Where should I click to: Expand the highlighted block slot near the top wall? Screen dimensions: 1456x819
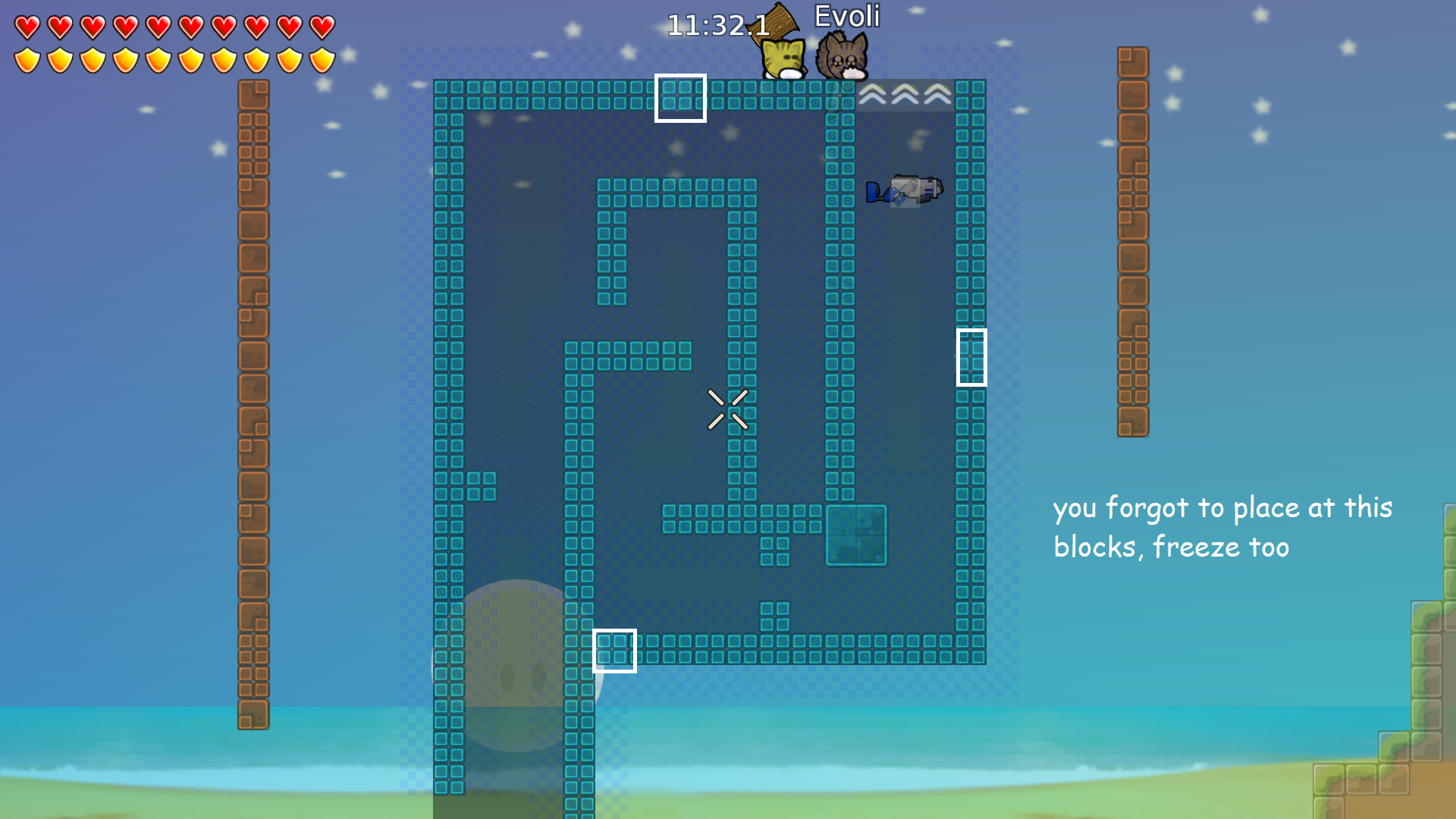pyautogui.click(x=680, y=97)
